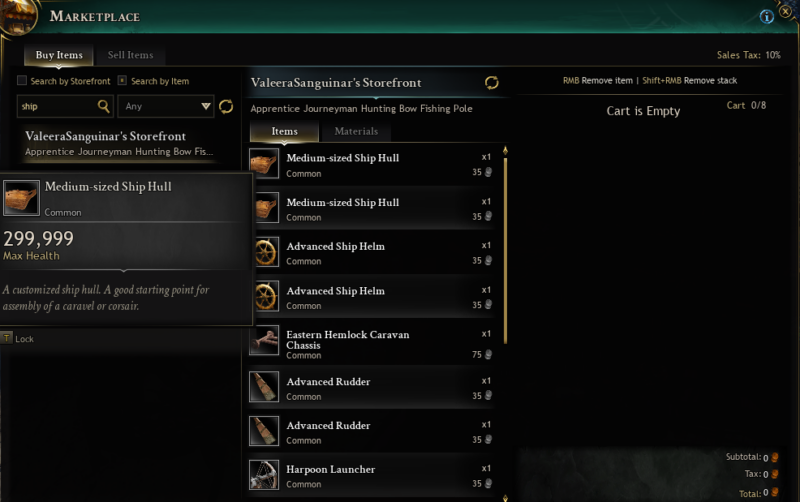Switch to the Sell Items tab
This screenshot has height=502, width=800.
[x=130, y=55]
